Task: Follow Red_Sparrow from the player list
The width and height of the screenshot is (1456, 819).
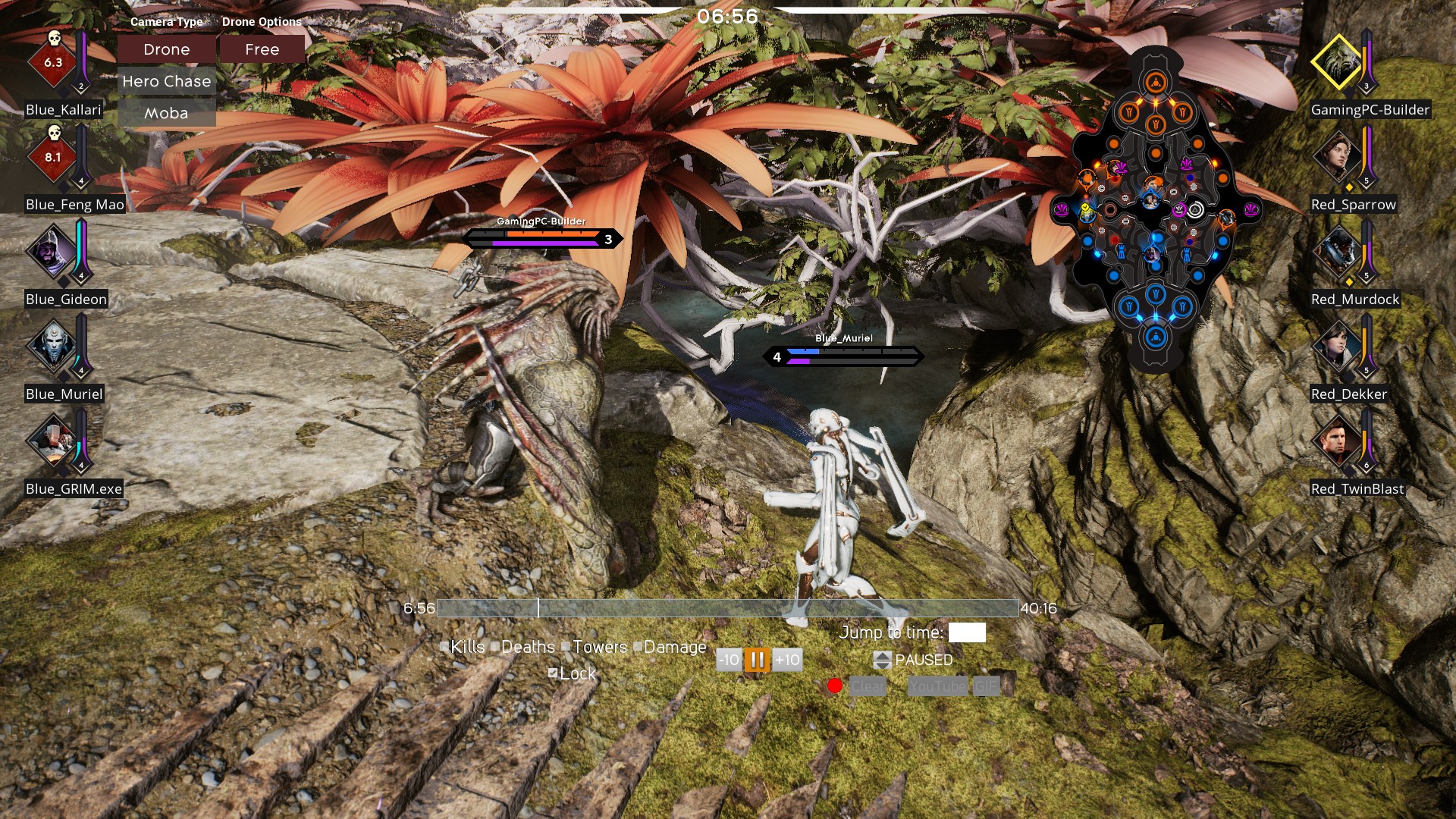Action: tap(1336, 156)
